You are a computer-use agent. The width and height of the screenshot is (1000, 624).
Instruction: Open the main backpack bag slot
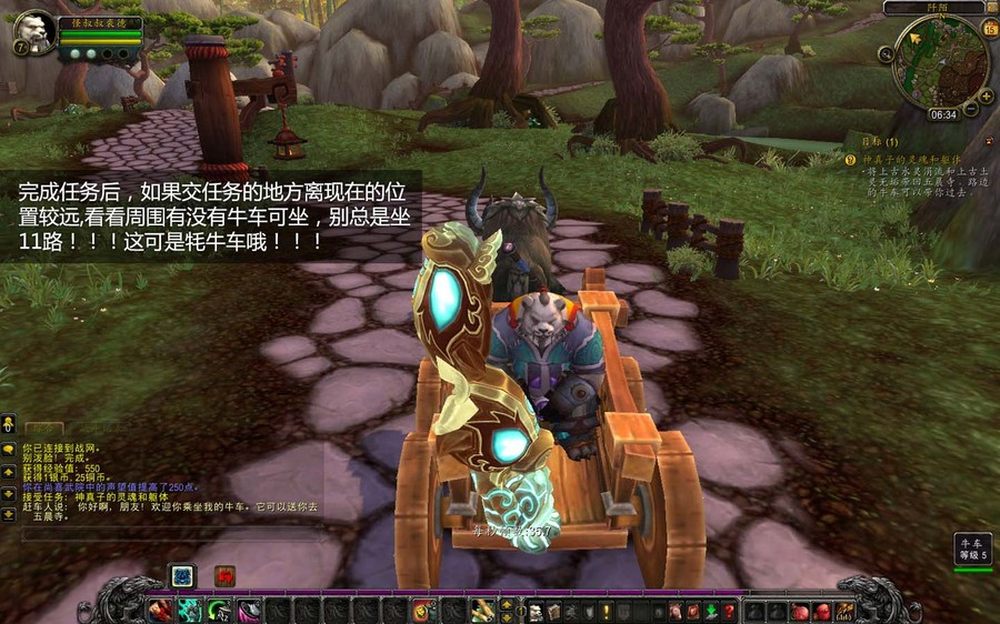click(x=845, y=610)
